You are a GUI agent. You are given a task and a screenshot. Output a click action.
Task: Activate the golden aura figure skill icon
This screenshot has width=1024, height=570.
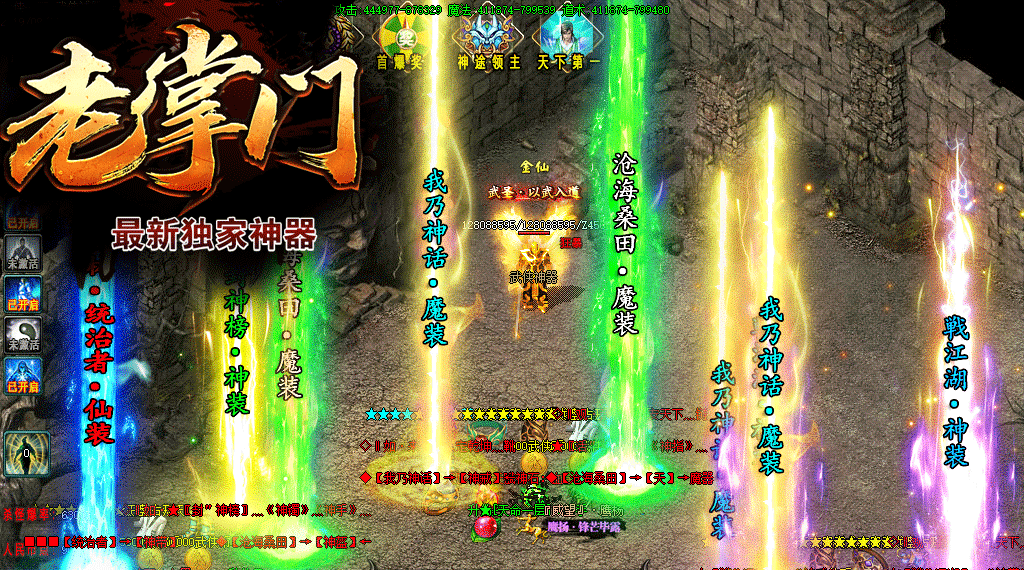[23, 453]
